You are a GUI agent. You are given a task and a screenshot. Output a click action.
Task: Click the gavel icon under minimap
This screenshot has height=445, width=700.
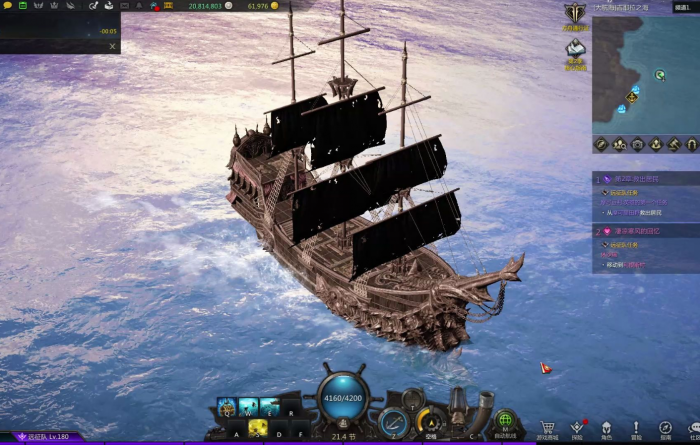click(674, 144)
